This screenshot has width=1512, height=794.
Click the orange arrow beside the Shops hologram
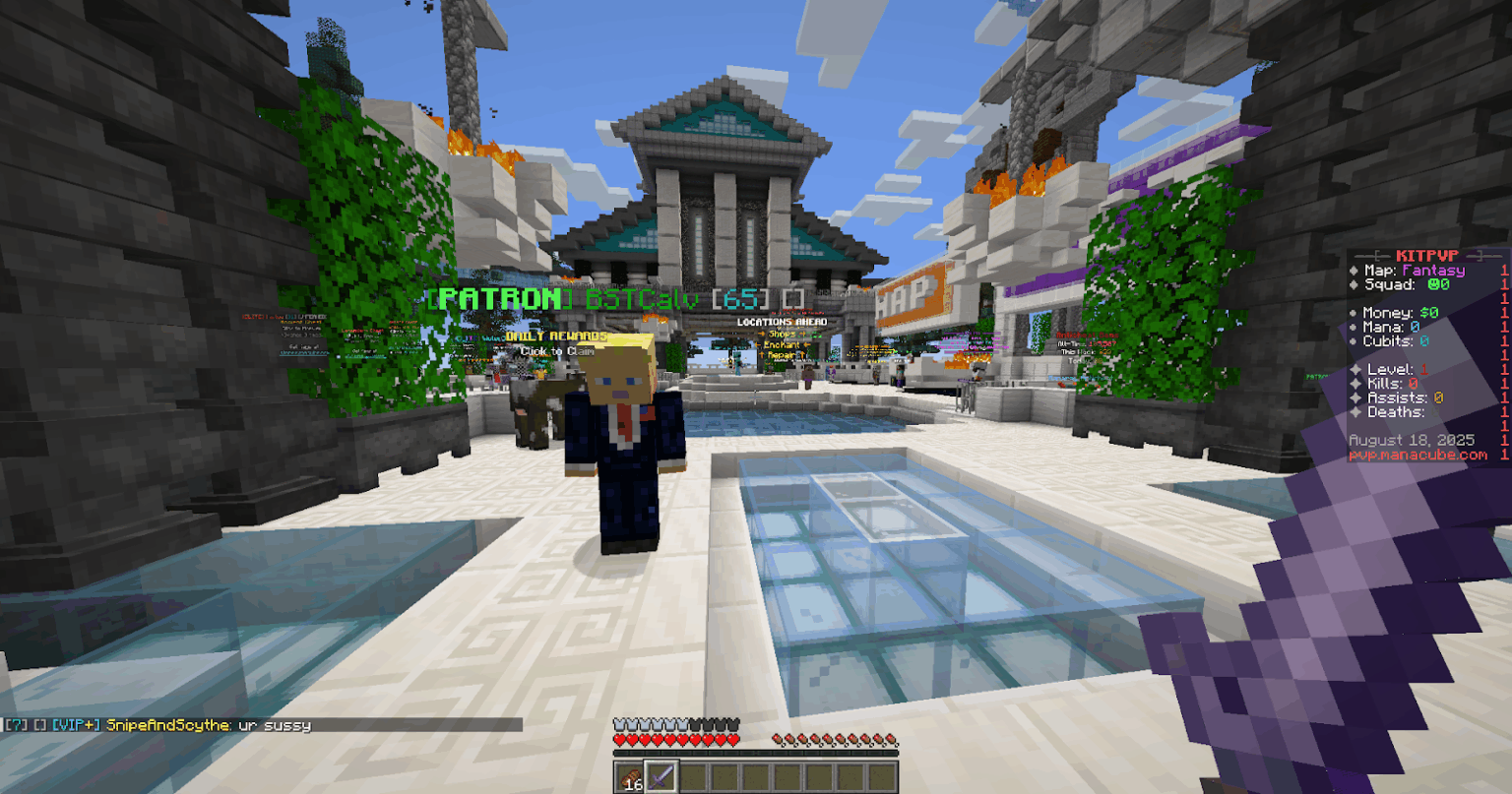pyautogui.click(x=760, y=334)
